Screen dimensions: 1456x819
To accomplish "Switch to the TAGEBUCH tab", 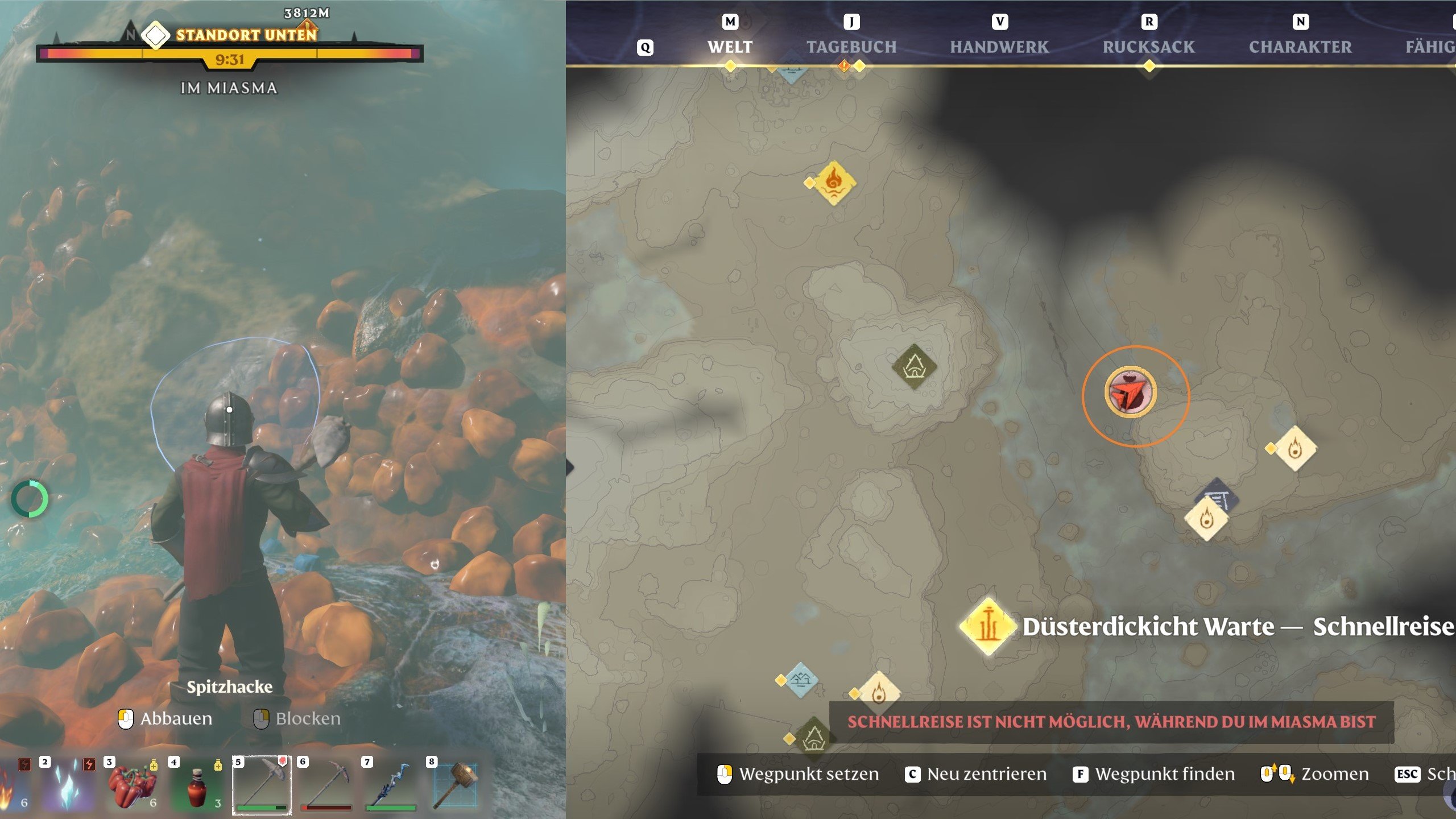I will (852, 47).
